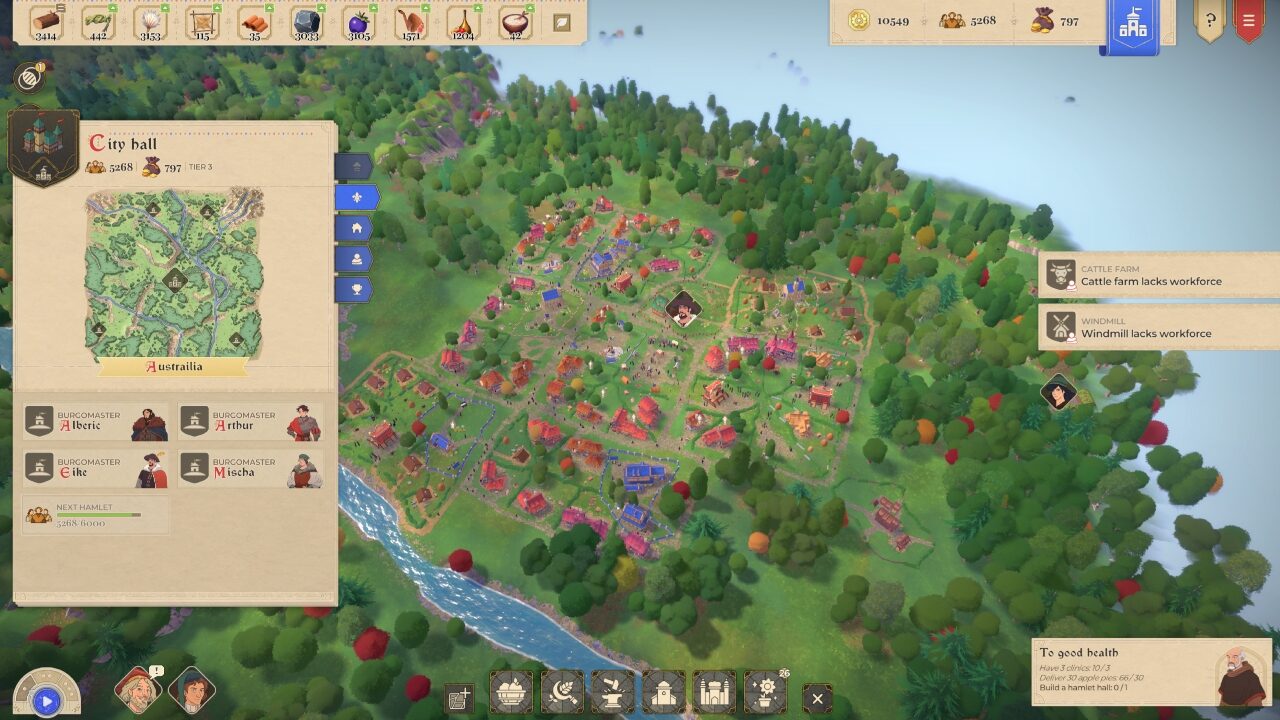1280x720 pixels.
Task: Open the flower pot decorations category
Action: pos(765,691)
